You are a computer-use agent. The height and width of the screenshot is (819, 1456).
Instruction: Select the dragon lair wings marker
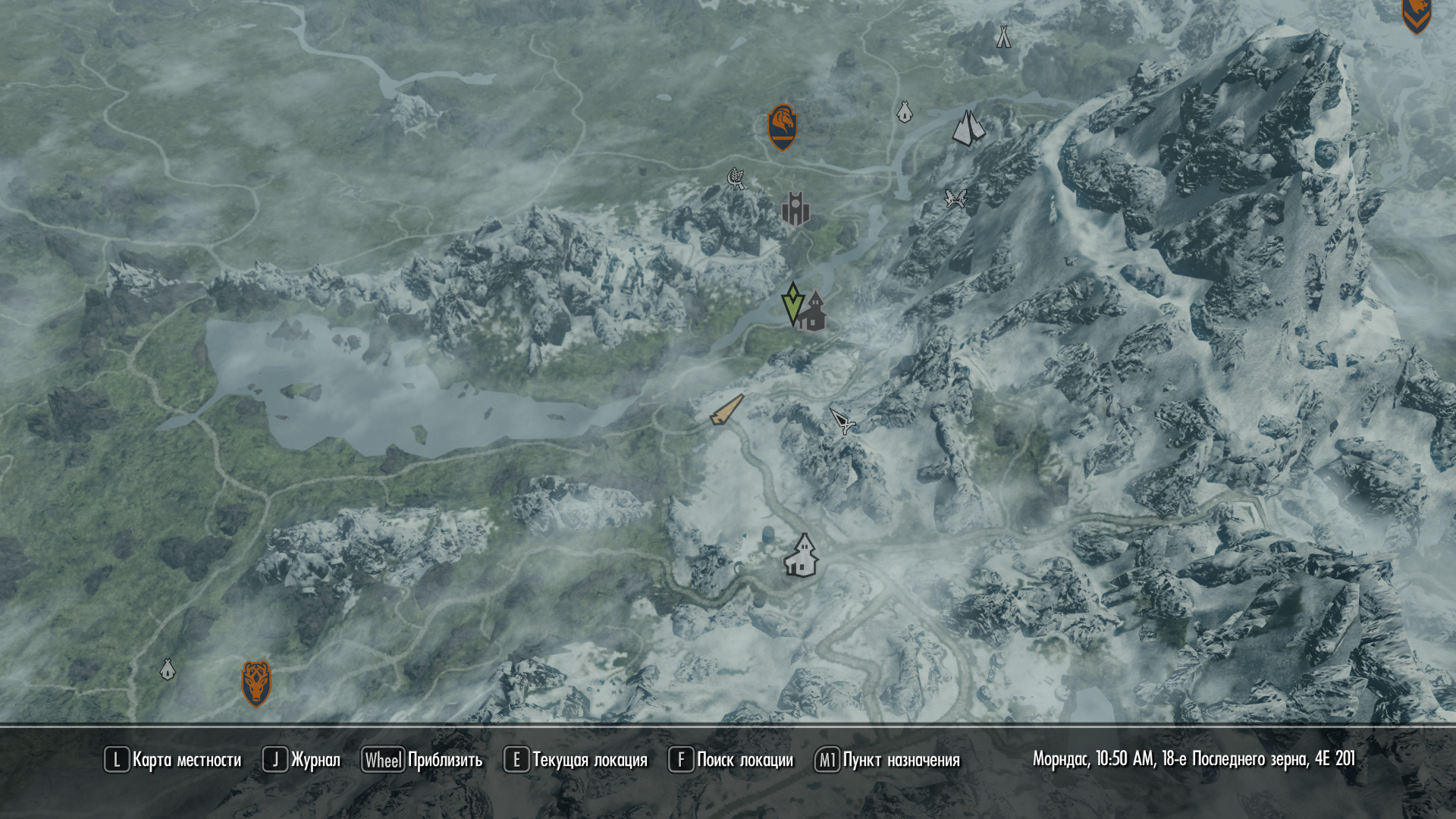point(955,199)
